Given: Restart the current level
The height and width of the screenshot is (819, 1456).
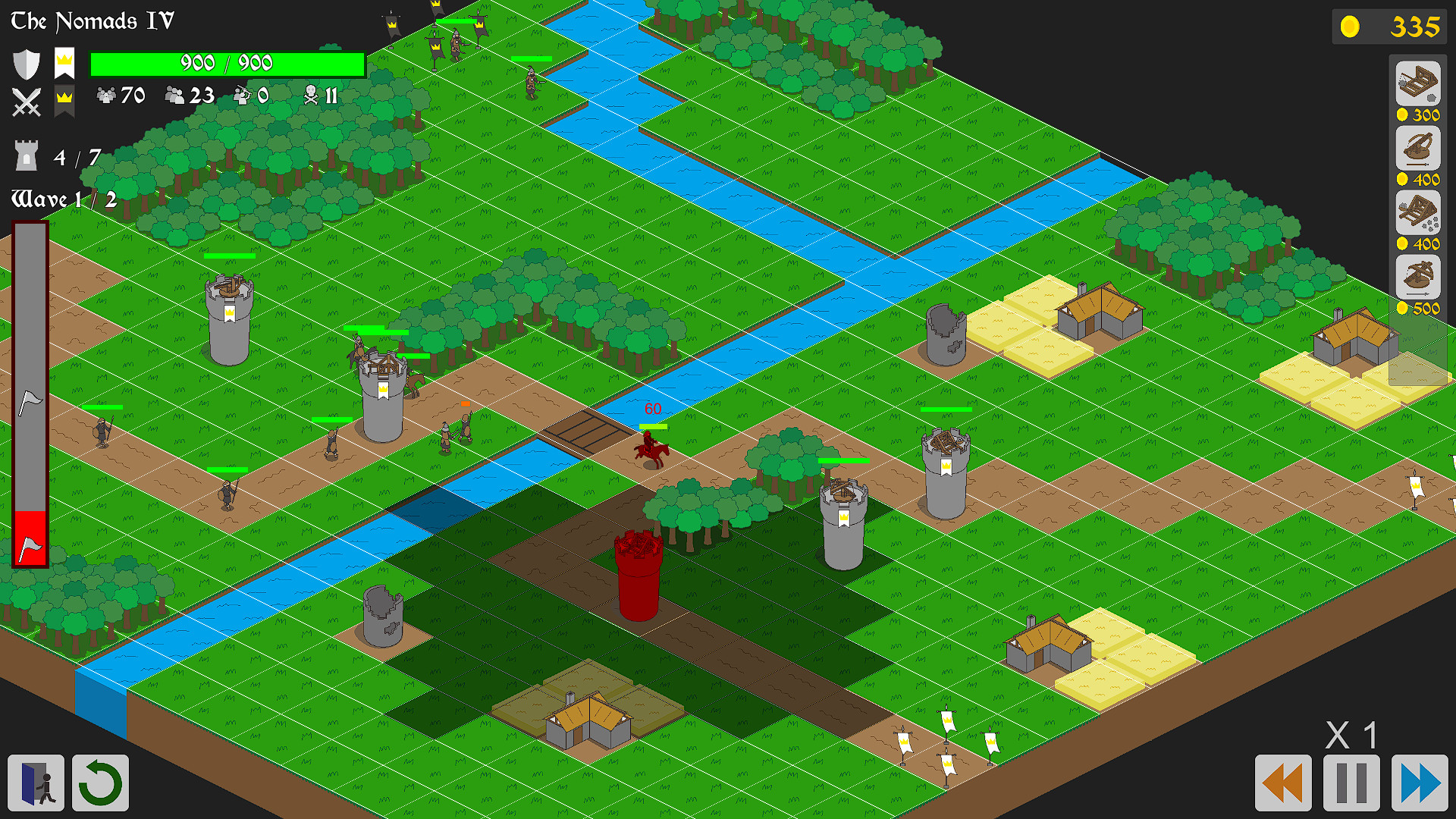Looking at the screenshot, I should pos(100,784).
